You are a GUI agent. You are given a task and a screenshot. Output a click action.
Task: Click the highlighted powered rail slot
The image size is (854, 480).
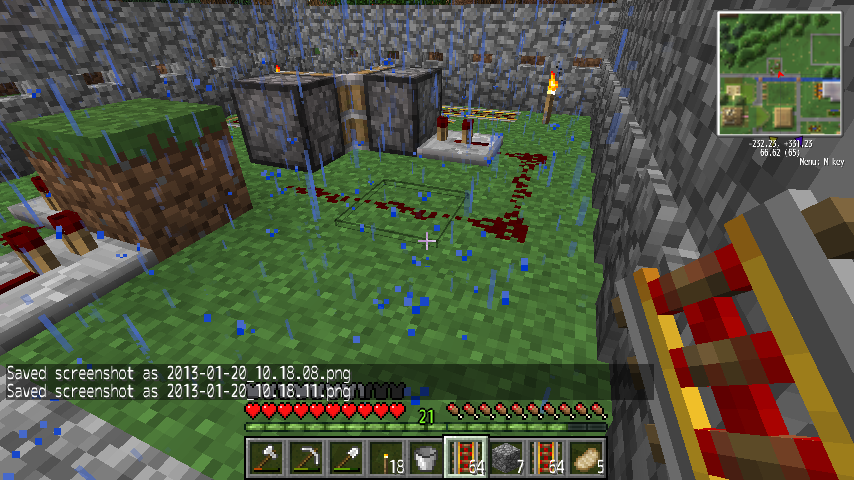click(466, 457)
